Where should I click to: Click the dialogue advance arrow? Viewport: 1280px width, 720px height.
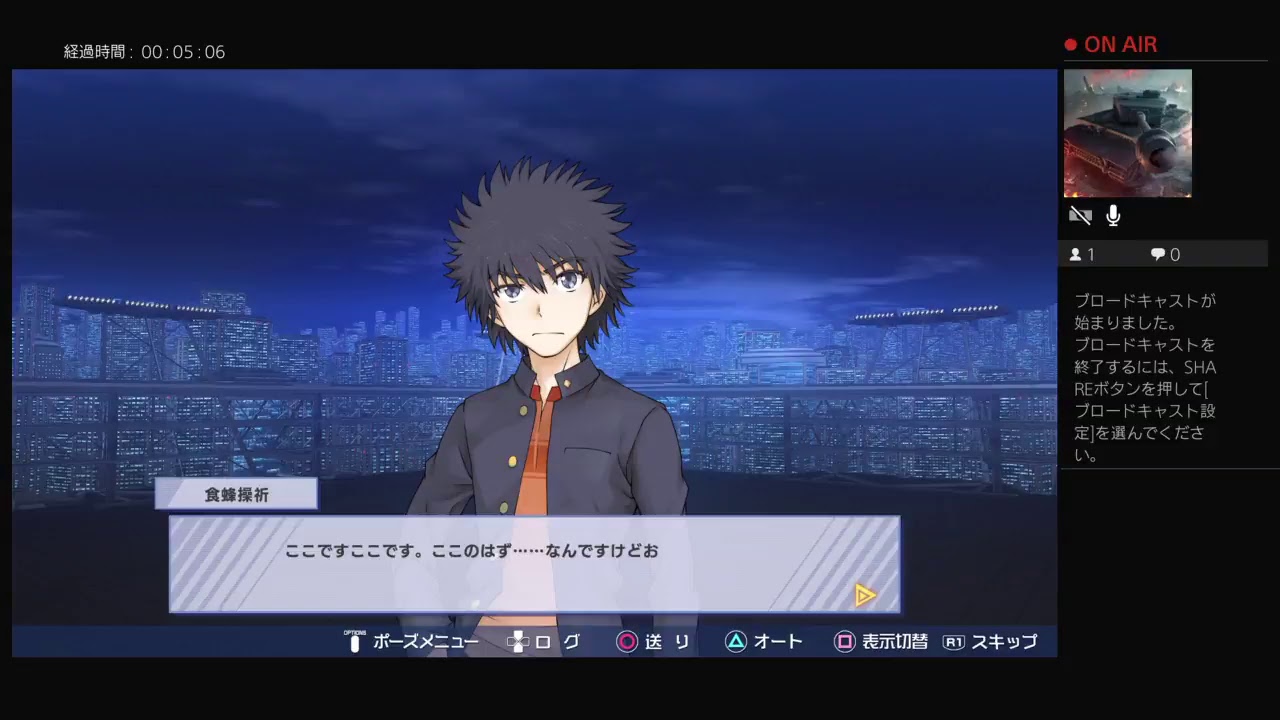pos(865,595)
